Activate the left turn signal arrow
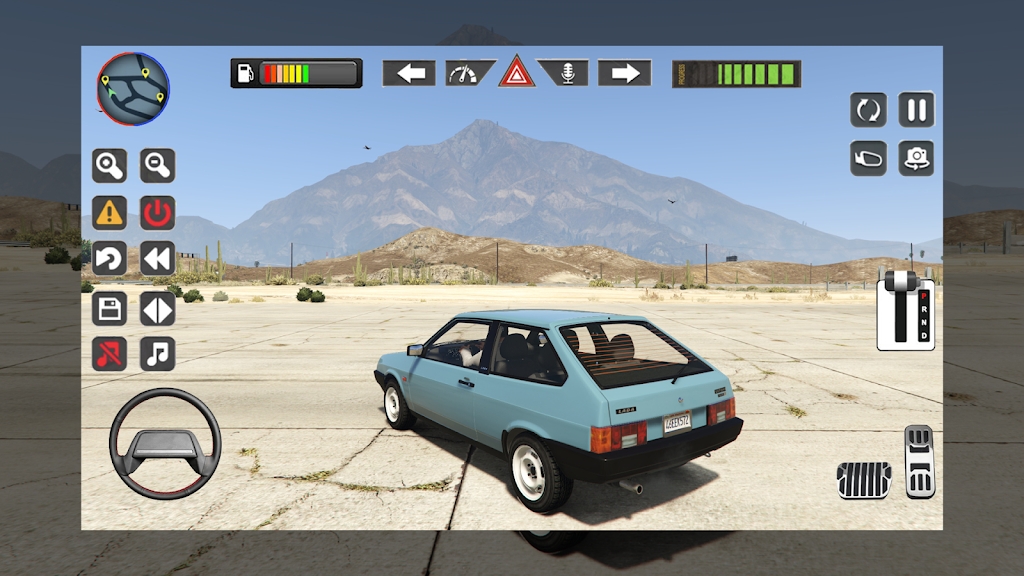This screenshot has width=1024, height=576. 409,73
